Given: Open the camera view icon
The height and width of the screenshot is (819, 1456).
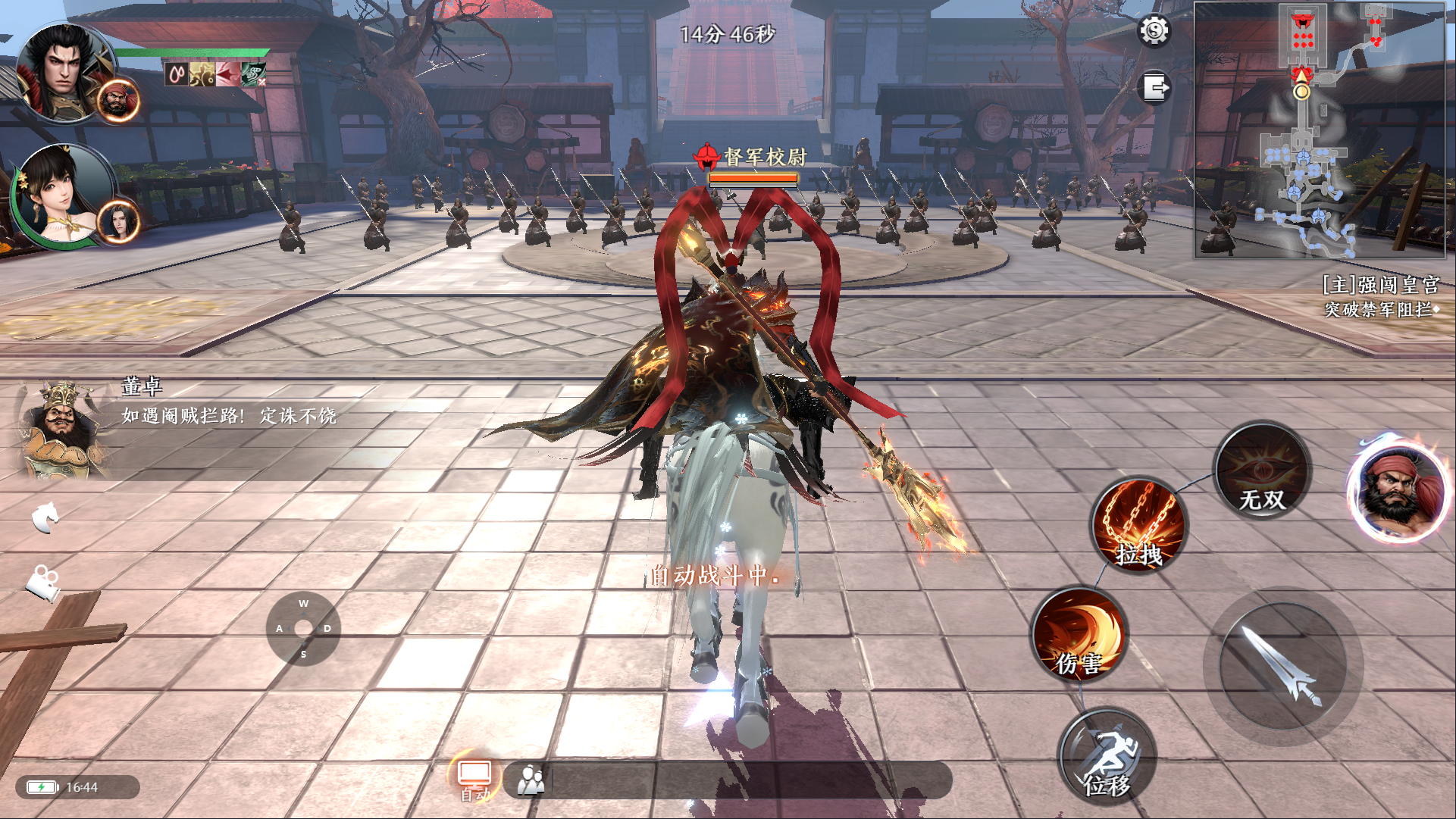Looking at the screenshot, I should [x=43, y=582].
